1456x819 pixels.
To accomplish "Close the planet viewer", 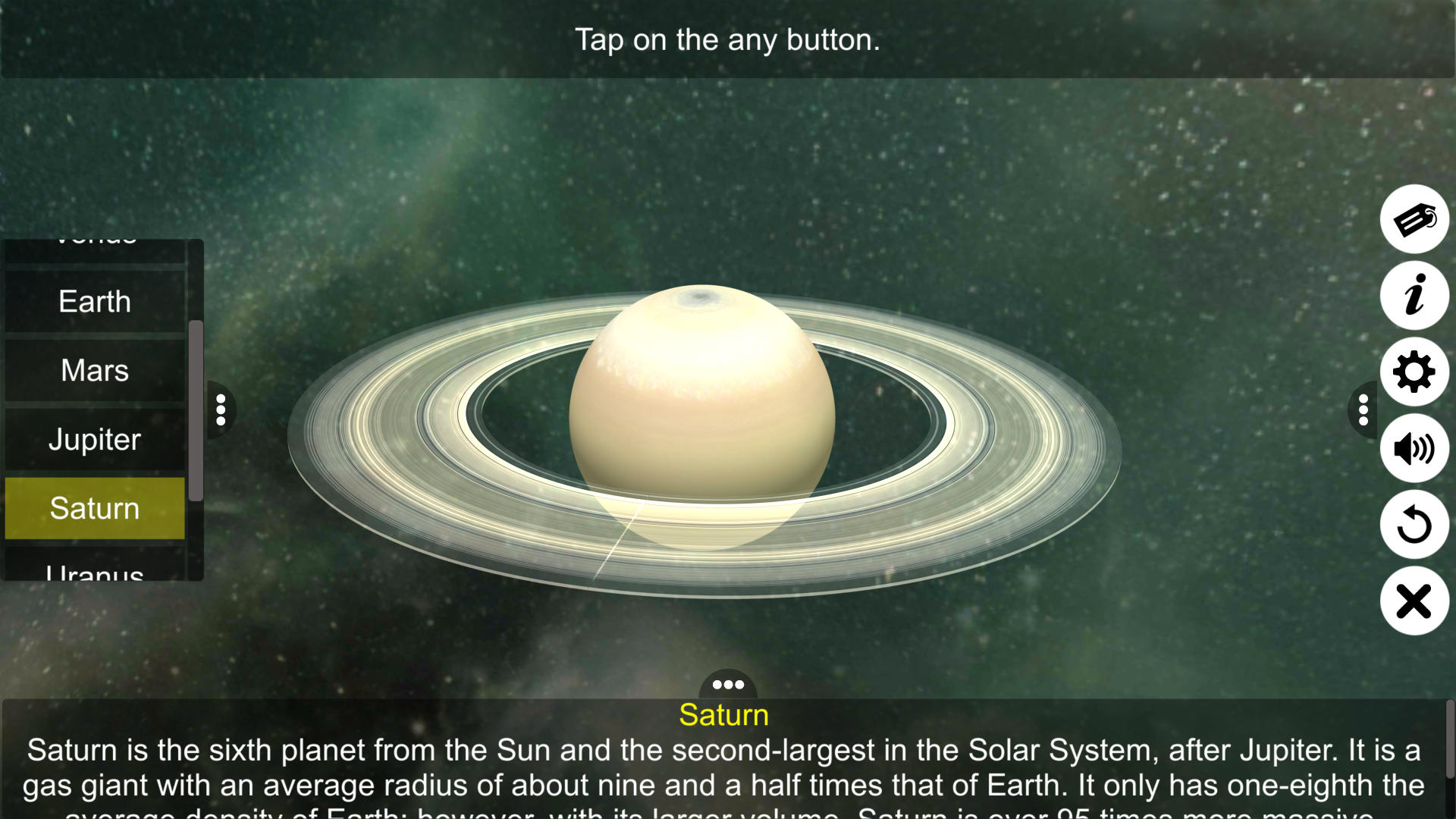I will 1414,601.
